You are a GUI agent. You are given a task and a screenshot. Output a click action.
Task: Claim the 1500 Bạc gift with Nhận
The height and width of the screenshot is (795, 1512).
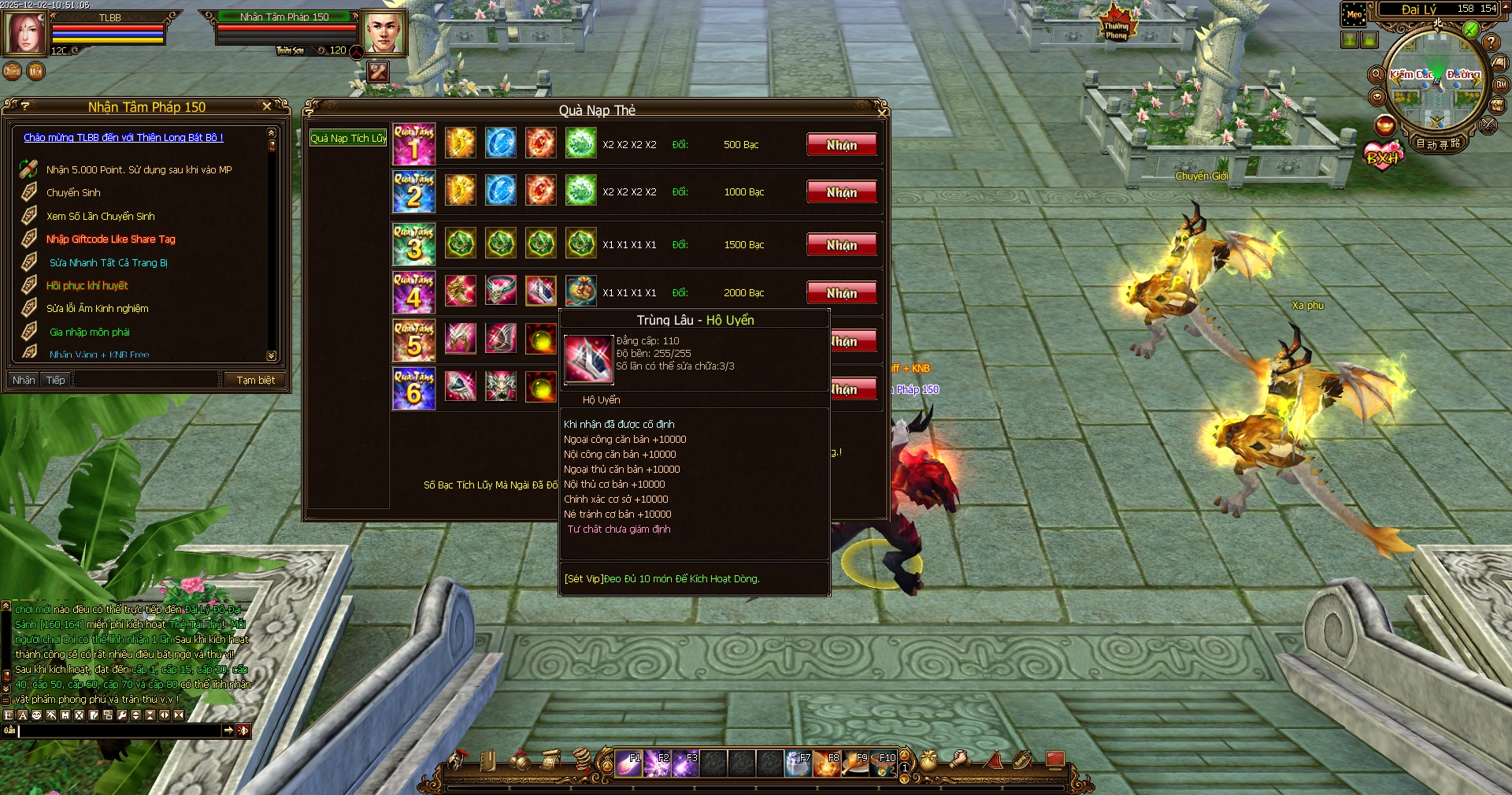click(x=841, y=245)
